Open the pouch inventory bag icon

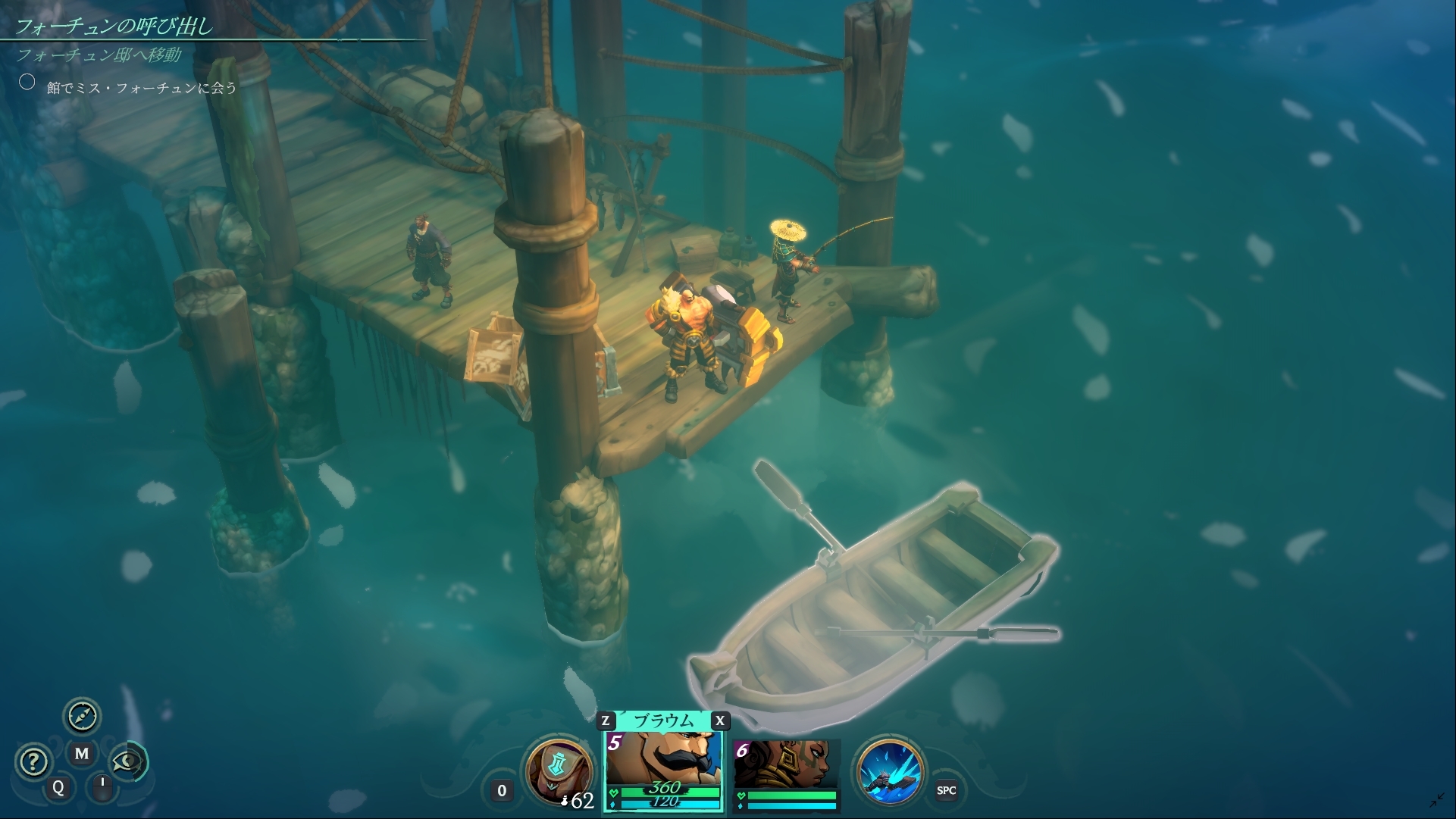(558, 771)
